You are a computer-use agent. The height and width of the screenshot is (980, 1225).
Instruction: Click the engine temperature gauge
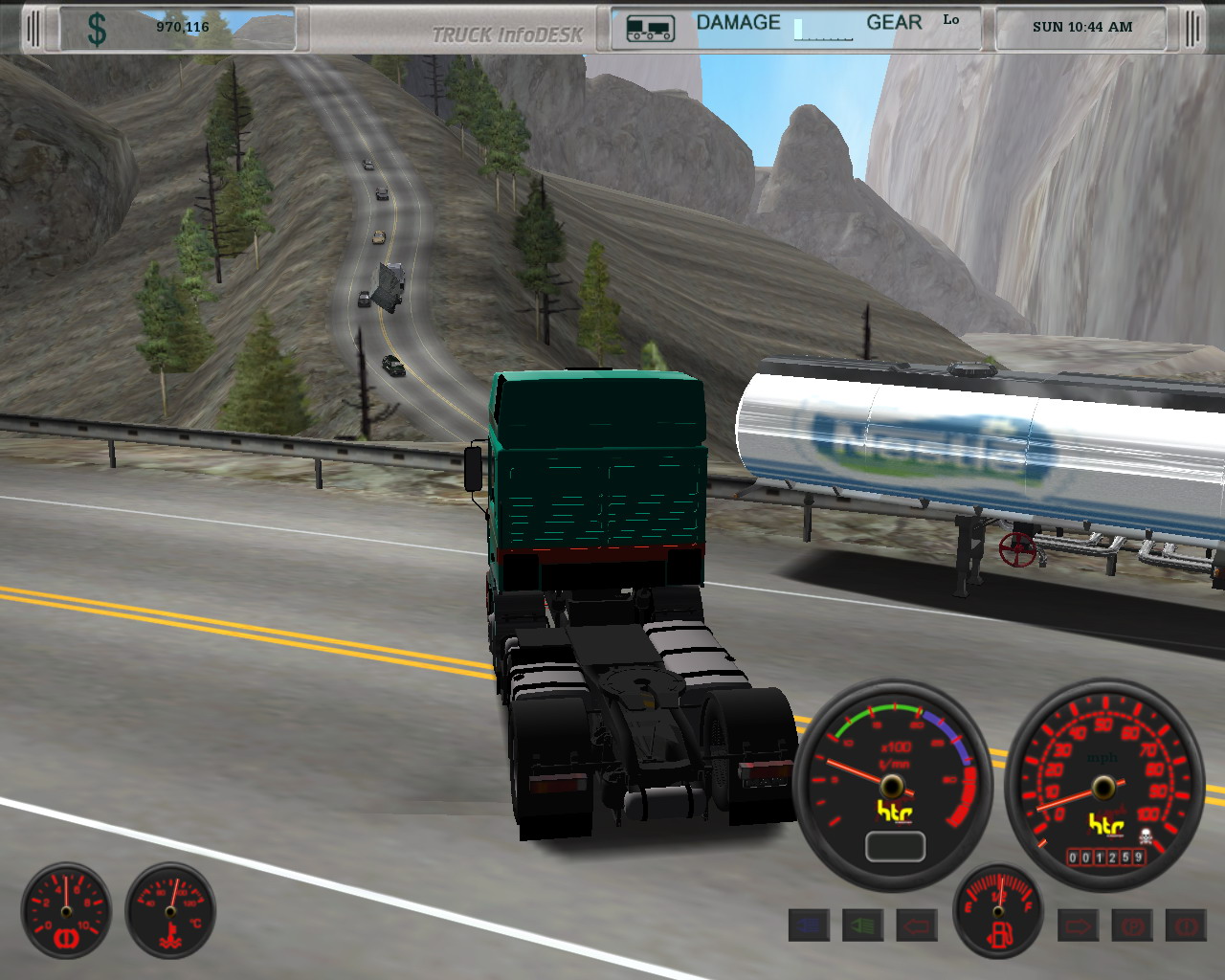(x=170, y=911)
